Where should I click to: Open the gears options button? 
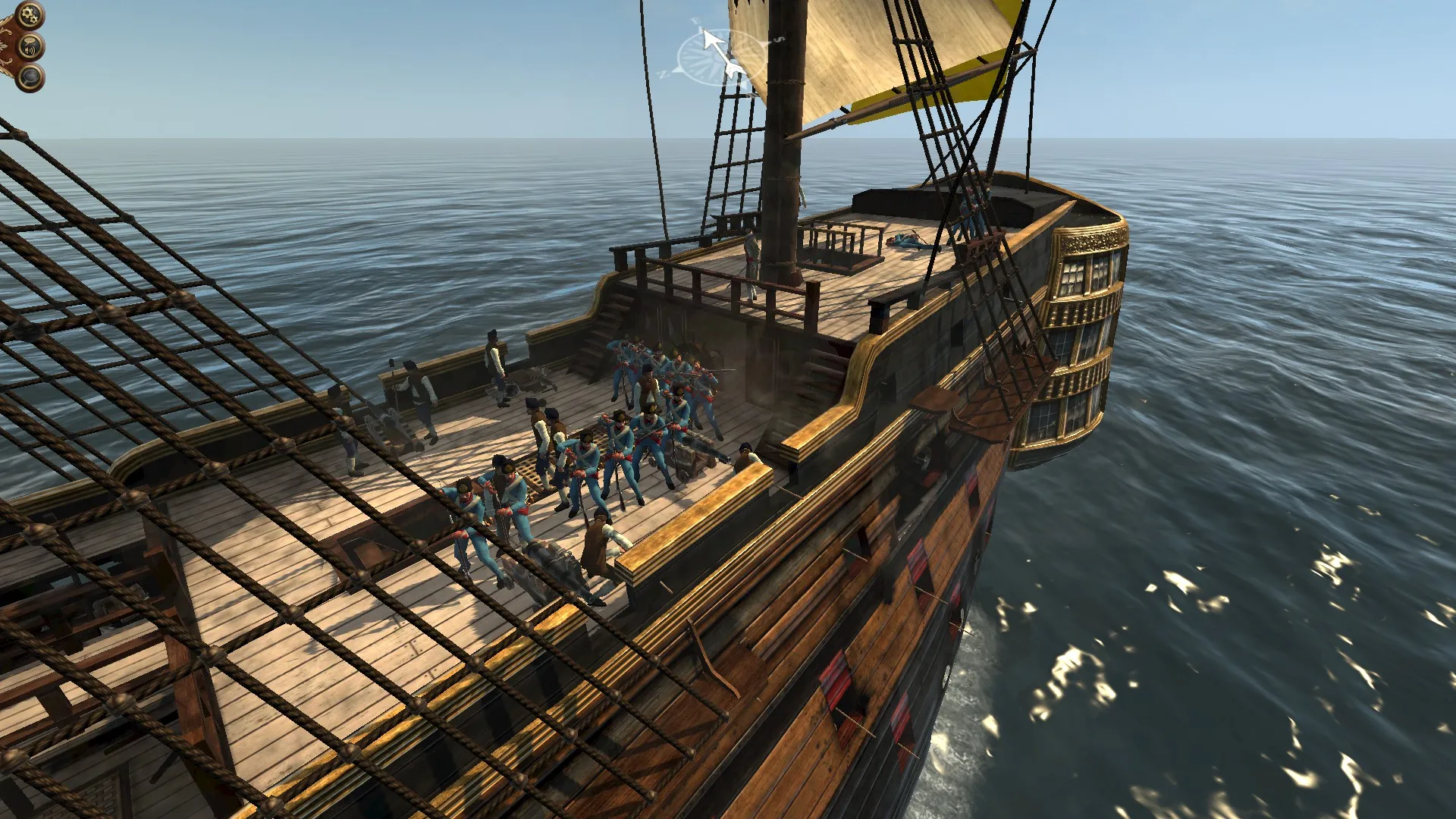(x=30, y=14)
